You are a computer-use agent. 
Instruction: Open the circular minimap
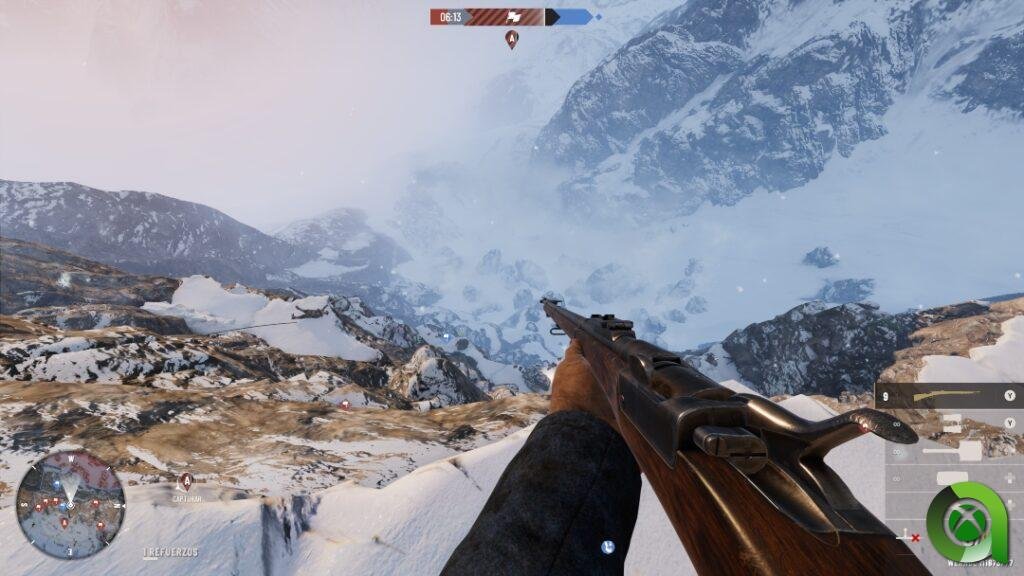pyautogui.click(x=70, y=504)
